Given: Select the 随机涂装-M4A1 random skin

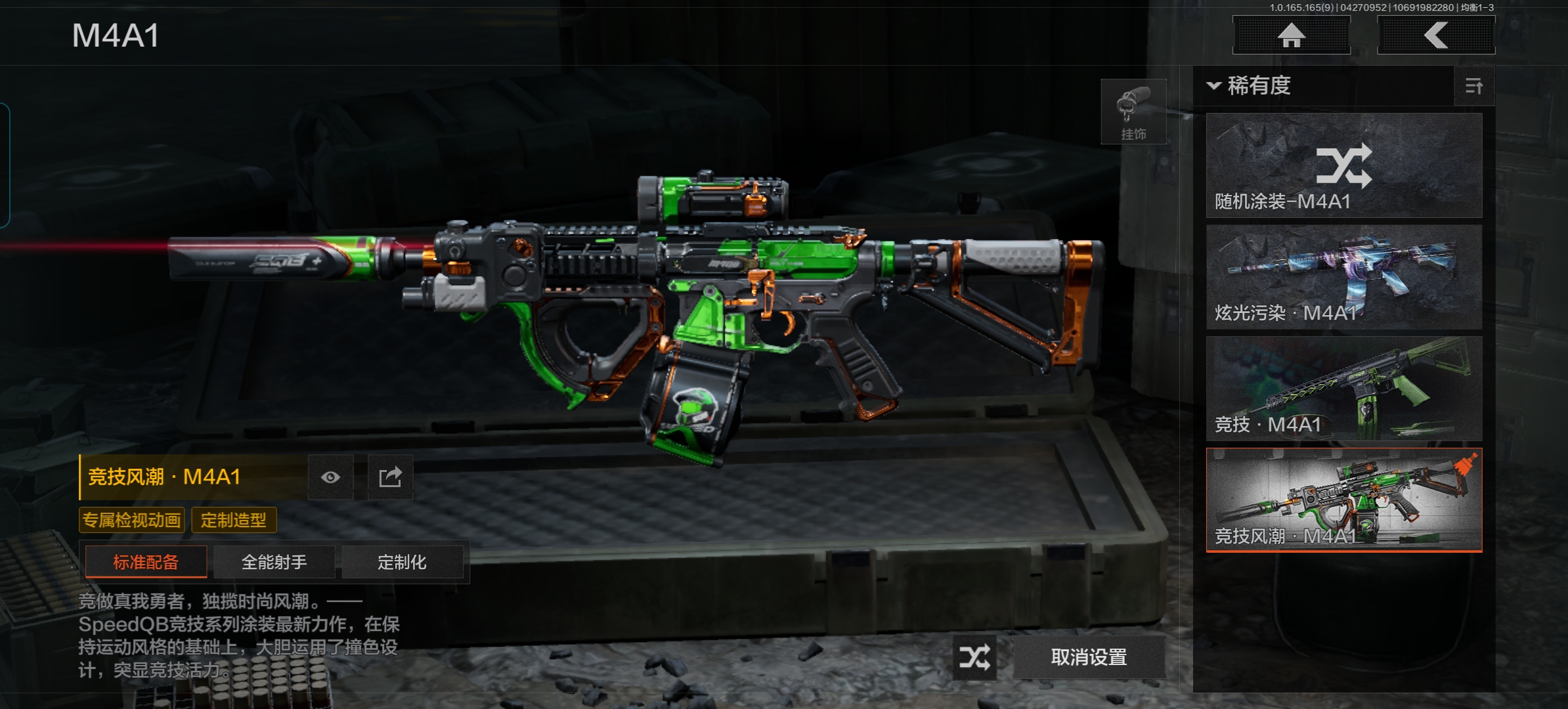Looking at the screenshot, I should pyautogui.click(x=1344, y=165).
